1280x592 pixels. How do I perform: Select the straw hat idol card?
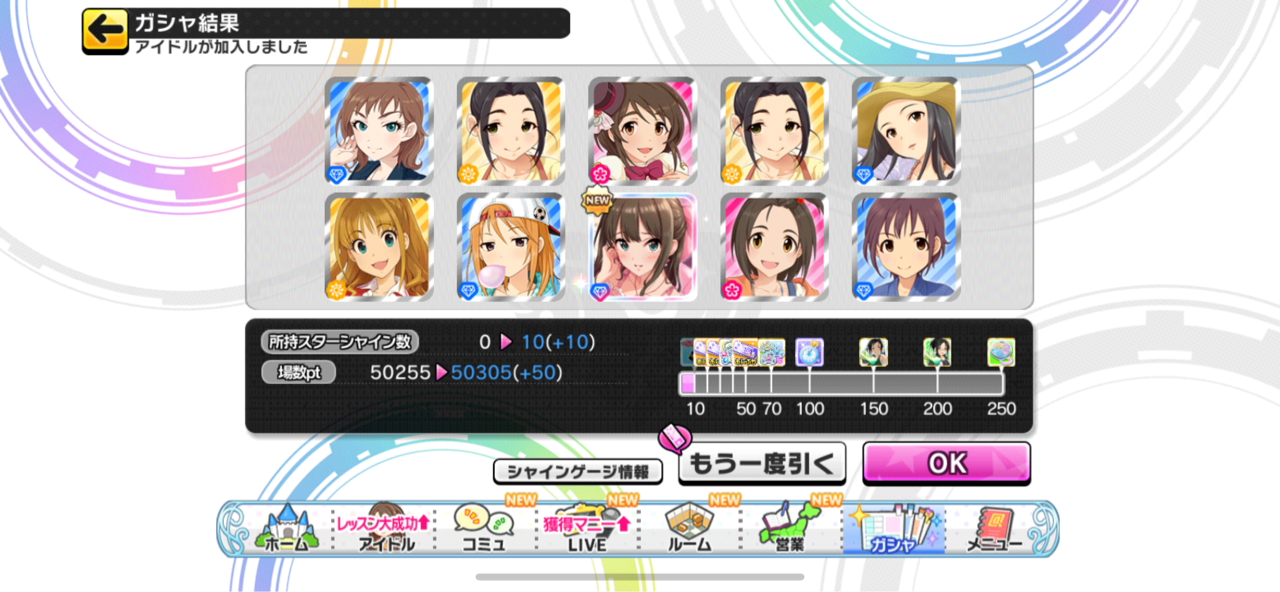[905, 131]
